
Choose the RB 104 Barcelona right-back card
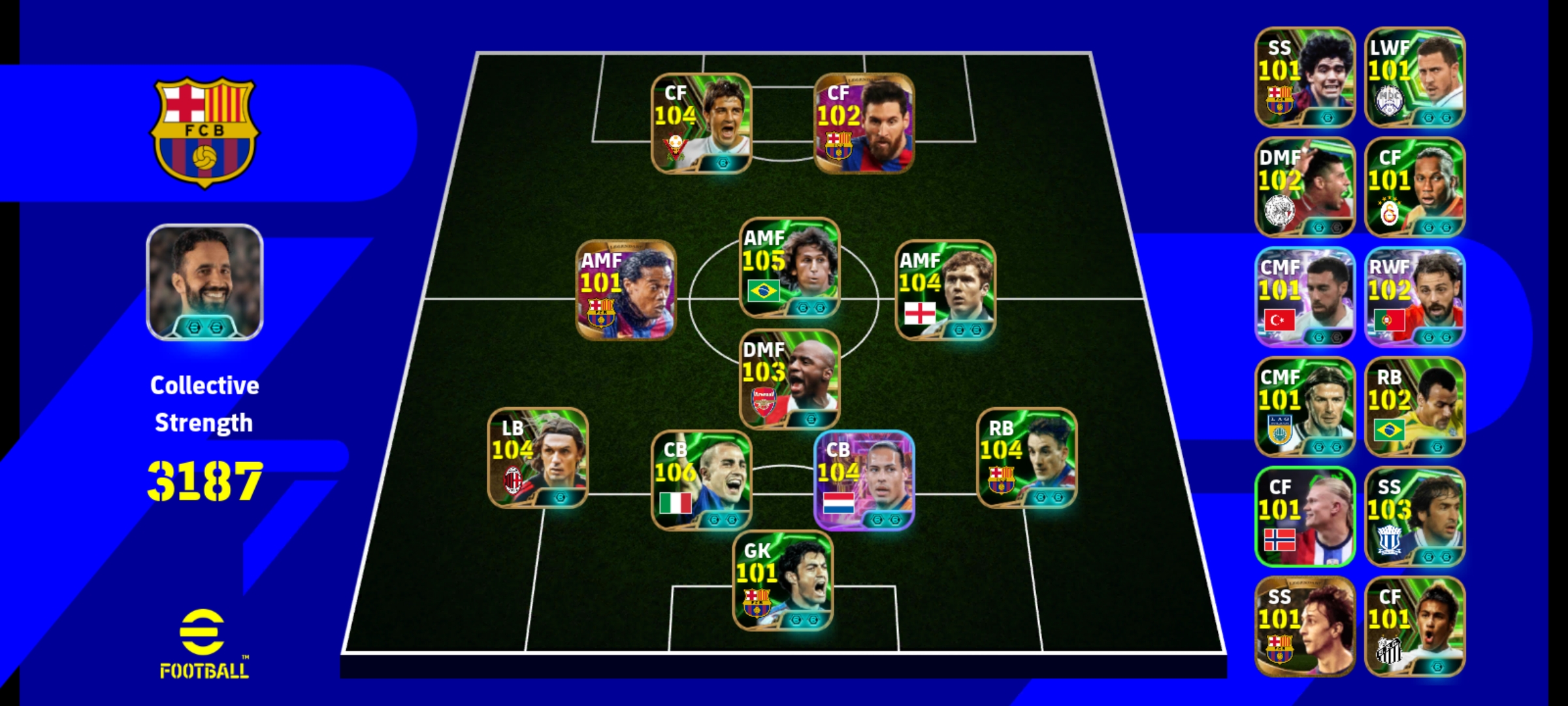[1026, 458]
